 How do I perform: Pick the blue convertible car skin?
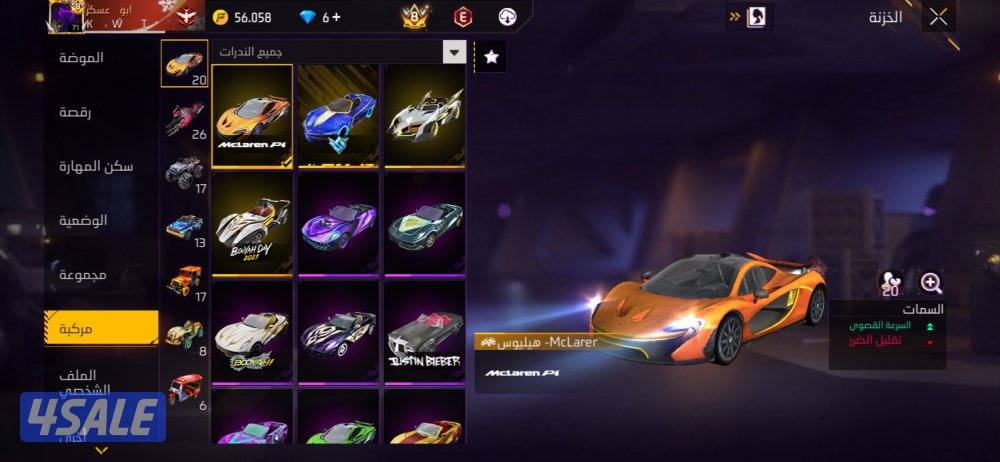[338, 116]
